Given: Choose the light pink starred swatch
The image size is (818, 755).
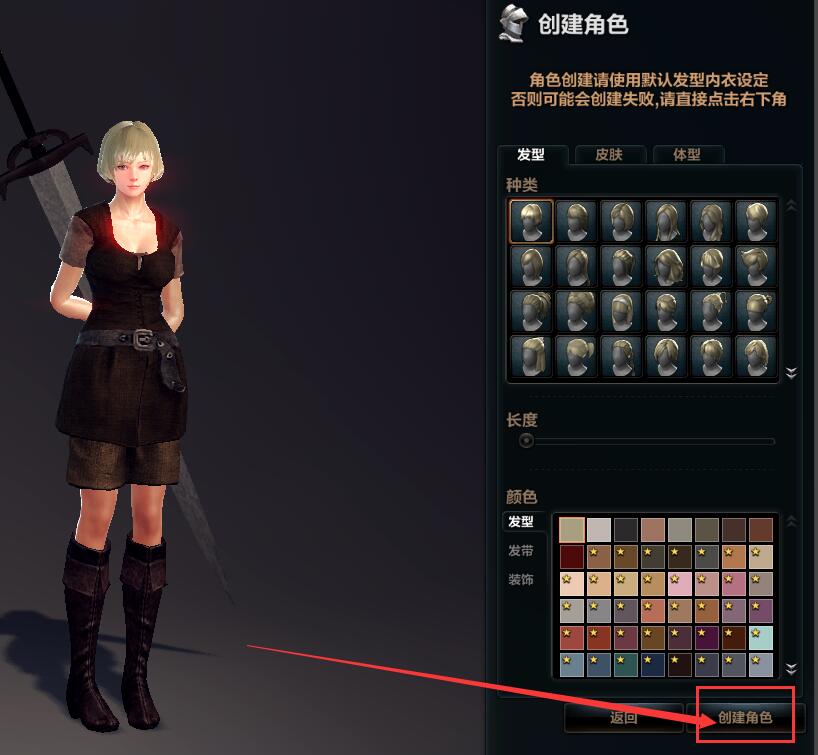Looking at the screenshot, I should tap(680, 583).
